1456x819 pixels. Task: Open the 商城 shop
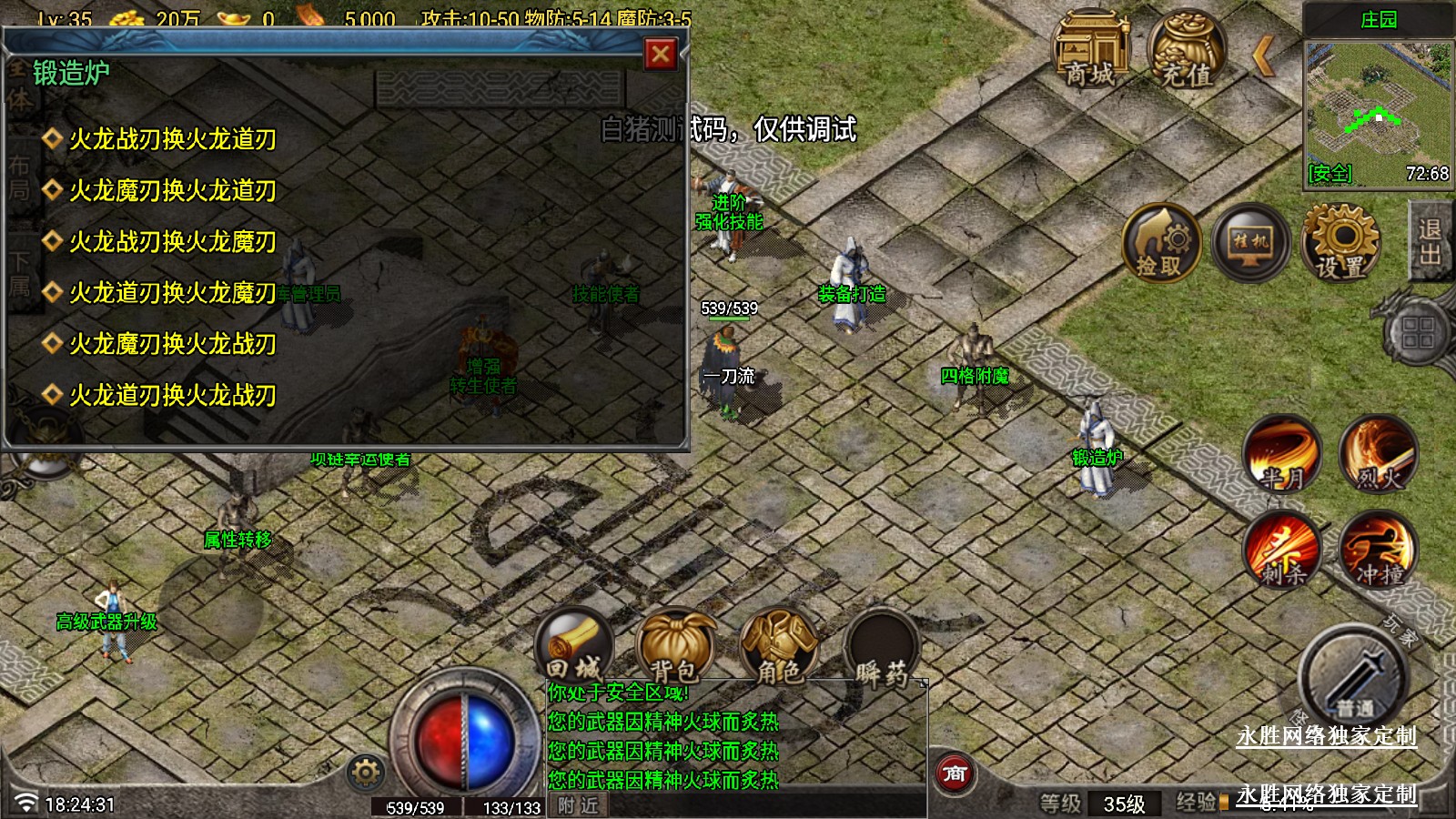[1091, 51]
